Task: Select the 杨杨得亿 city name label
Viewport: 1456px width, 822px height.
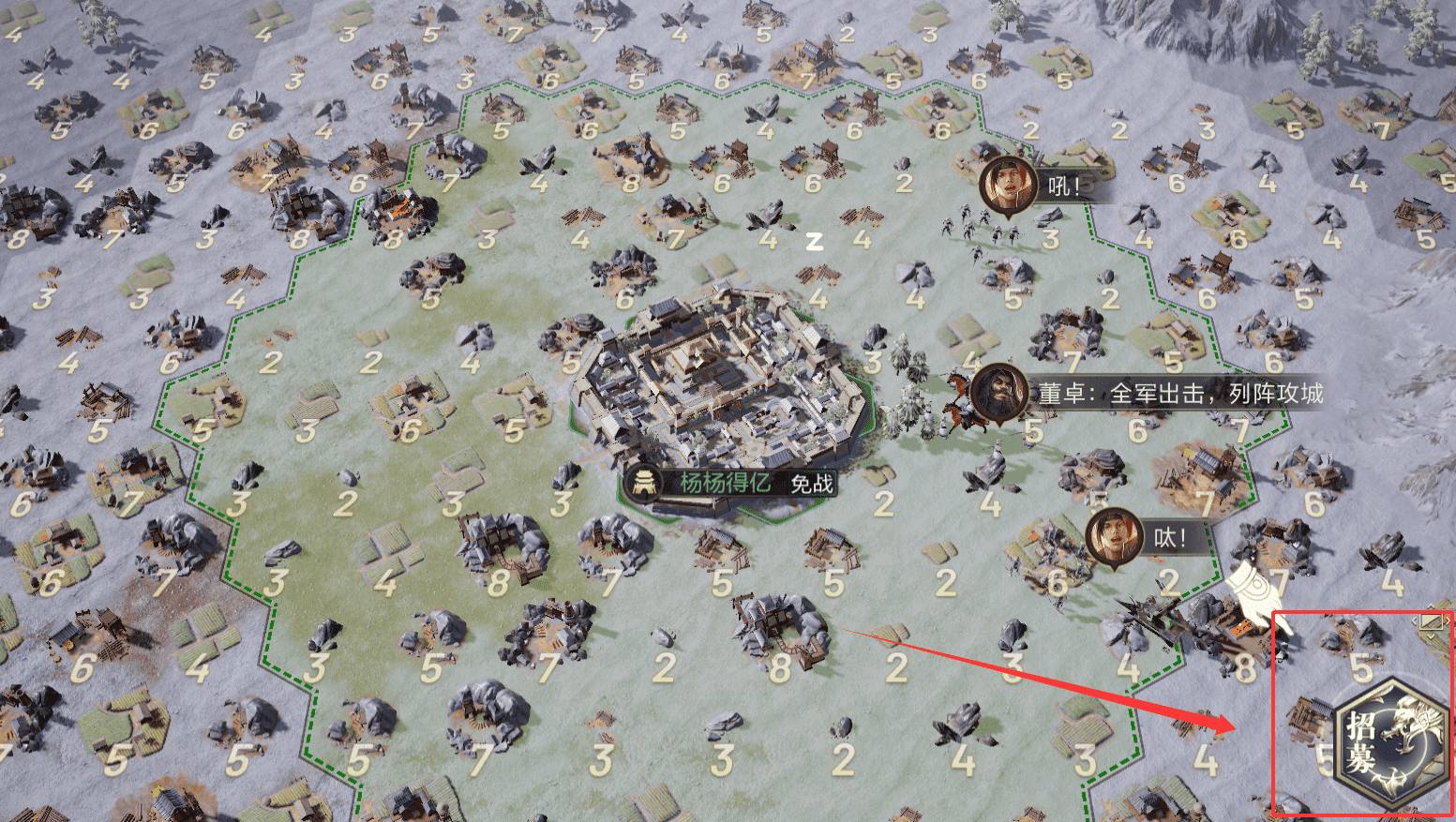Action: click(x=725, y=483)
